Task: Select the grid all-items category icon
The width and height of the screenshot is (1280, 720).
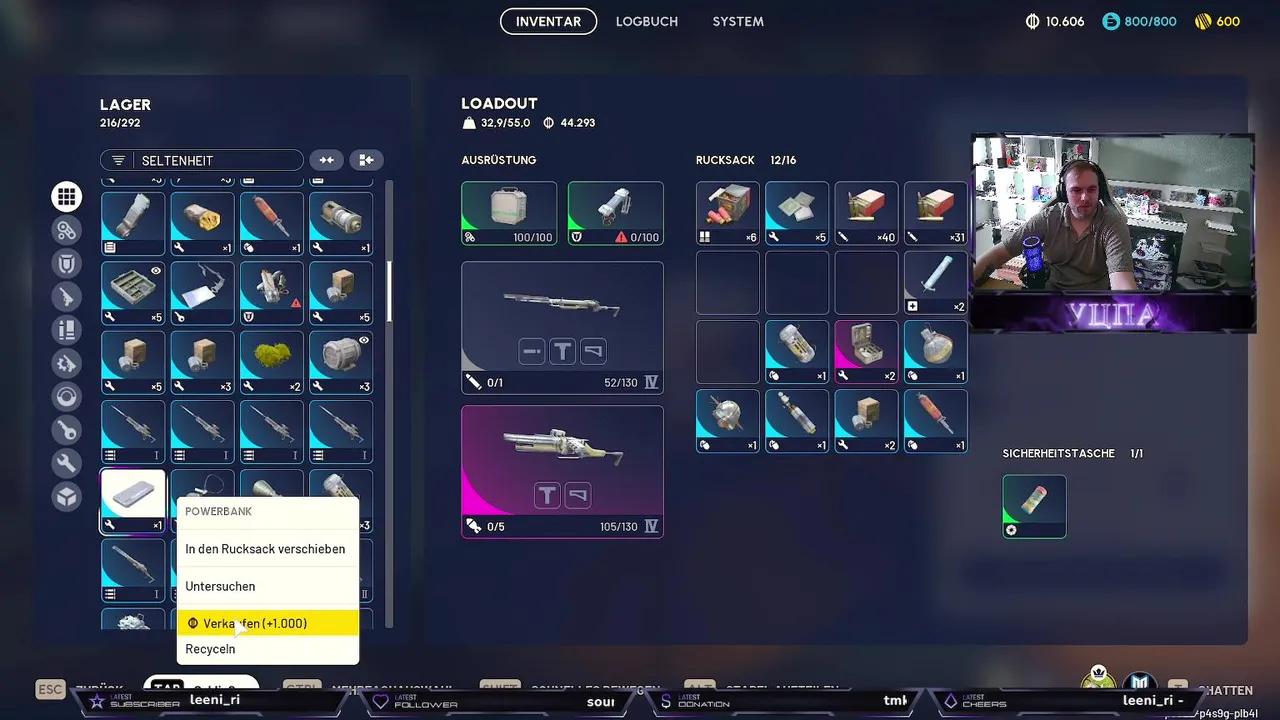Action: tap(66, 196)
